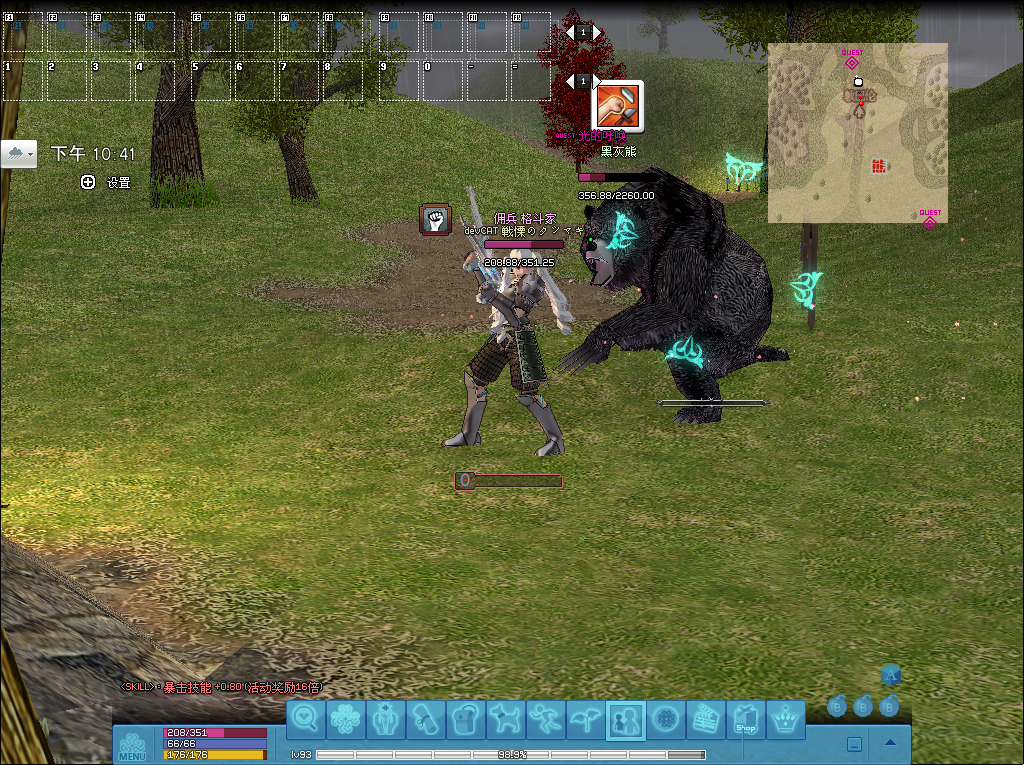Open the clover knot toolbar icon
Screen dimensions: 1024x765
[x=346, y=718]
